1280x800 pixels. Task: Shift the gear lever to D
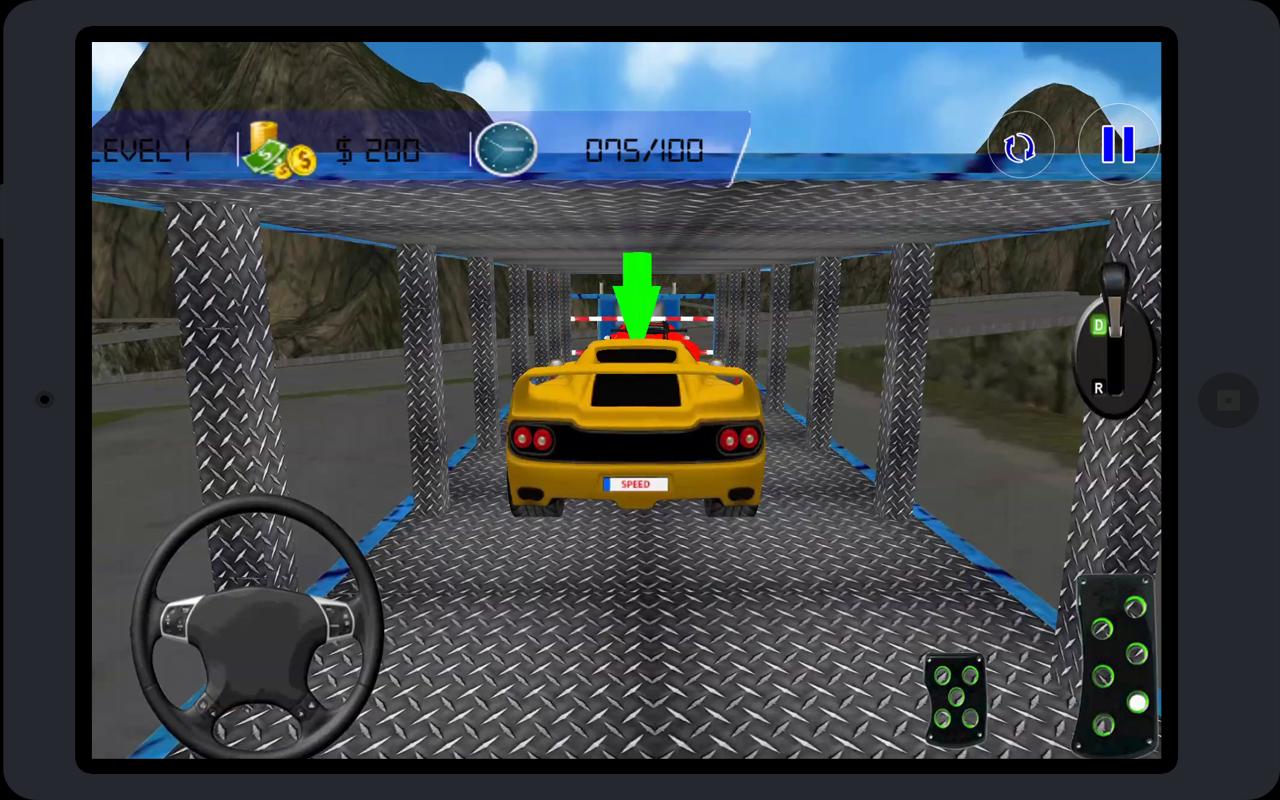(1097, 325)
